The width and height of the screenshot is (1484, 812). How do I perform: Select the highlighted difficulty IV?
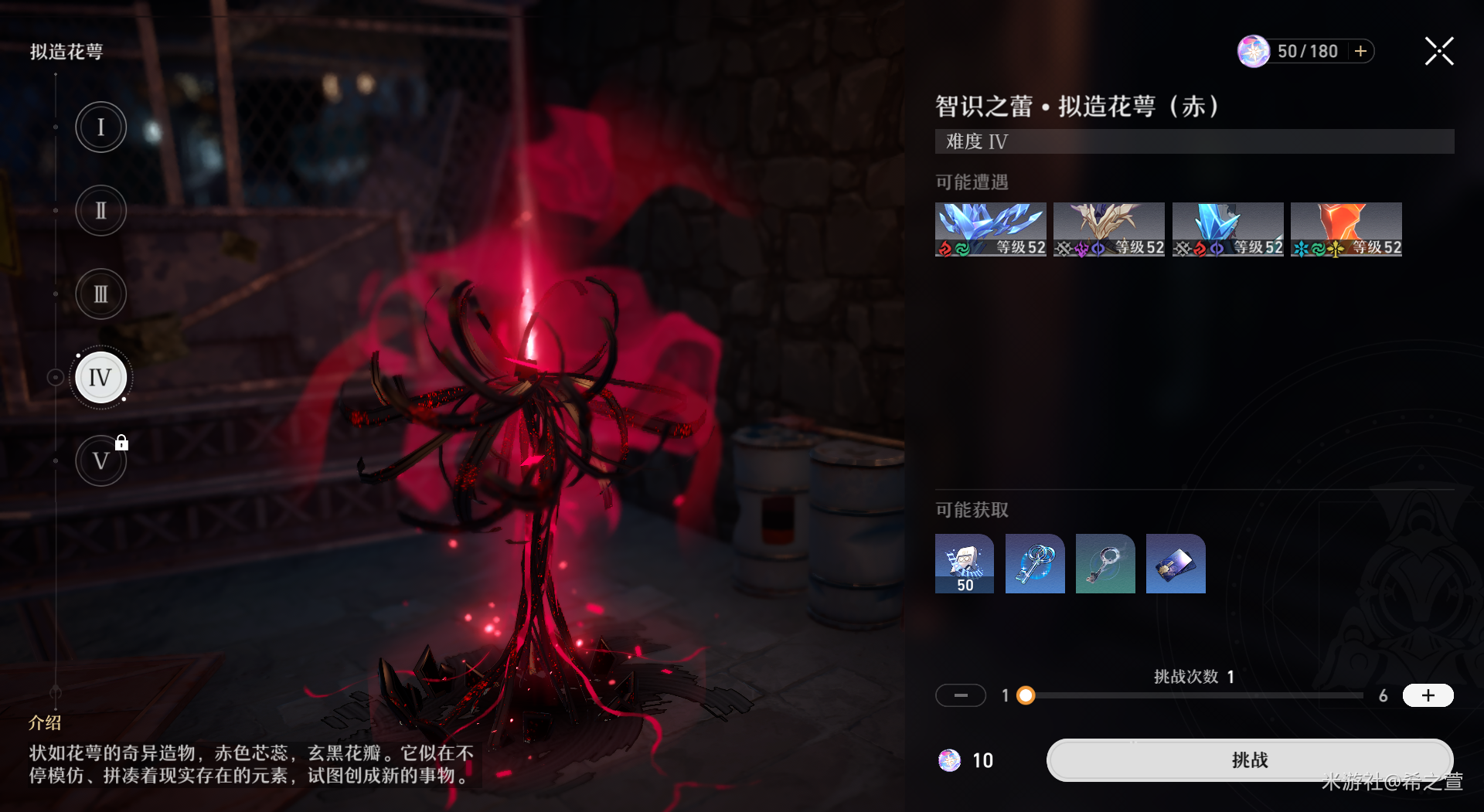pos(100,378)
